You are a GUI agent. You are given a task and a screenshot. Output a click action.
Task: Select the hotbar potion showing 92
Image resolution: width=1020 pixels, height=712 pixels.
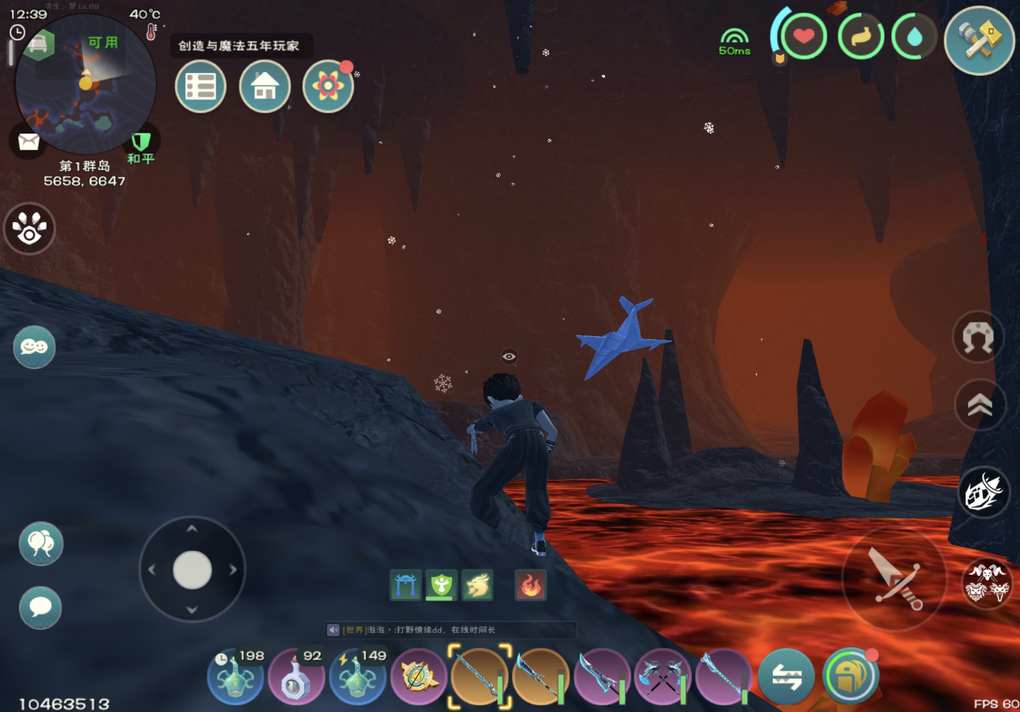(x=296, y=677)
